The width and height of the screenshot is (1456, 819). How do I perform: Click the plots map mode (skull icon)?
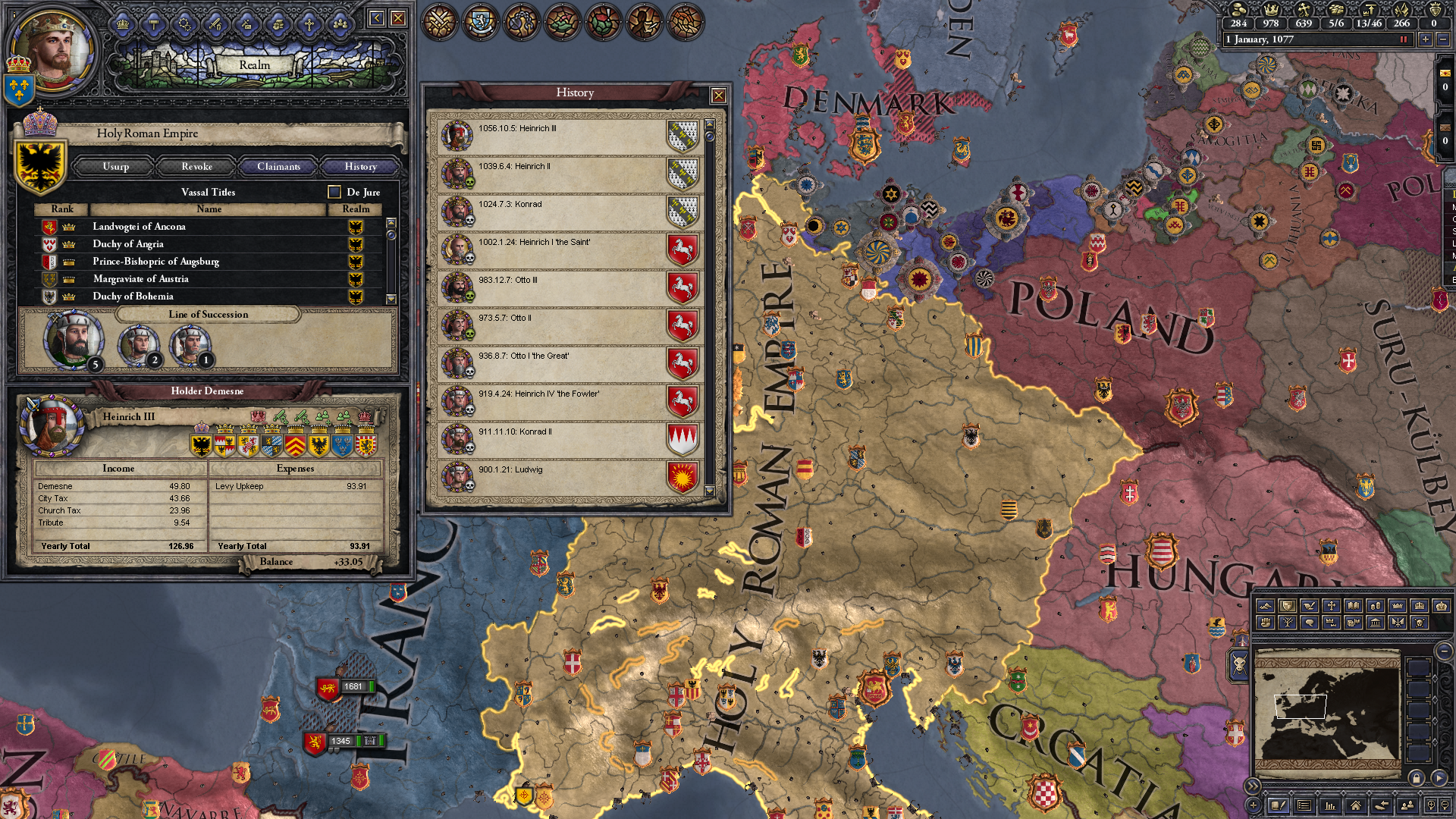[1419, 622]
